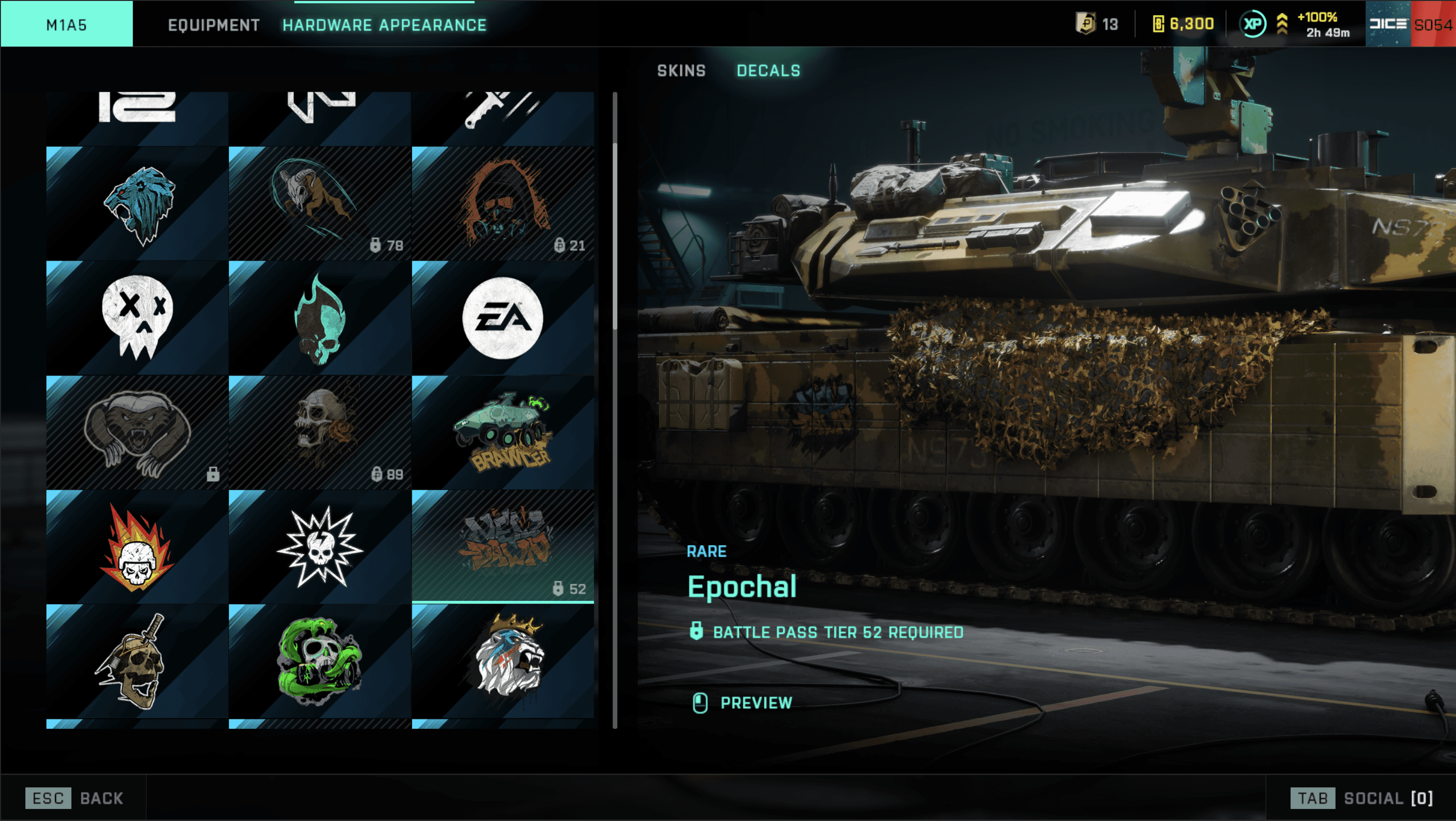The width and height of the screenshot is (1456, 821).
Task: Pick the burning helmet skull decal
Action: coord(137,547)
